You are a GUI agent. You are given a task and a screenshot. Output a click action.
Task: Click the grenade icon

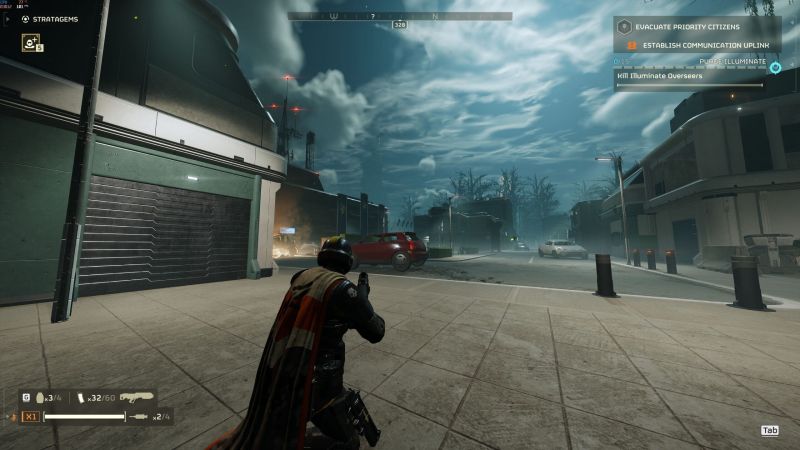pos(40,398)
